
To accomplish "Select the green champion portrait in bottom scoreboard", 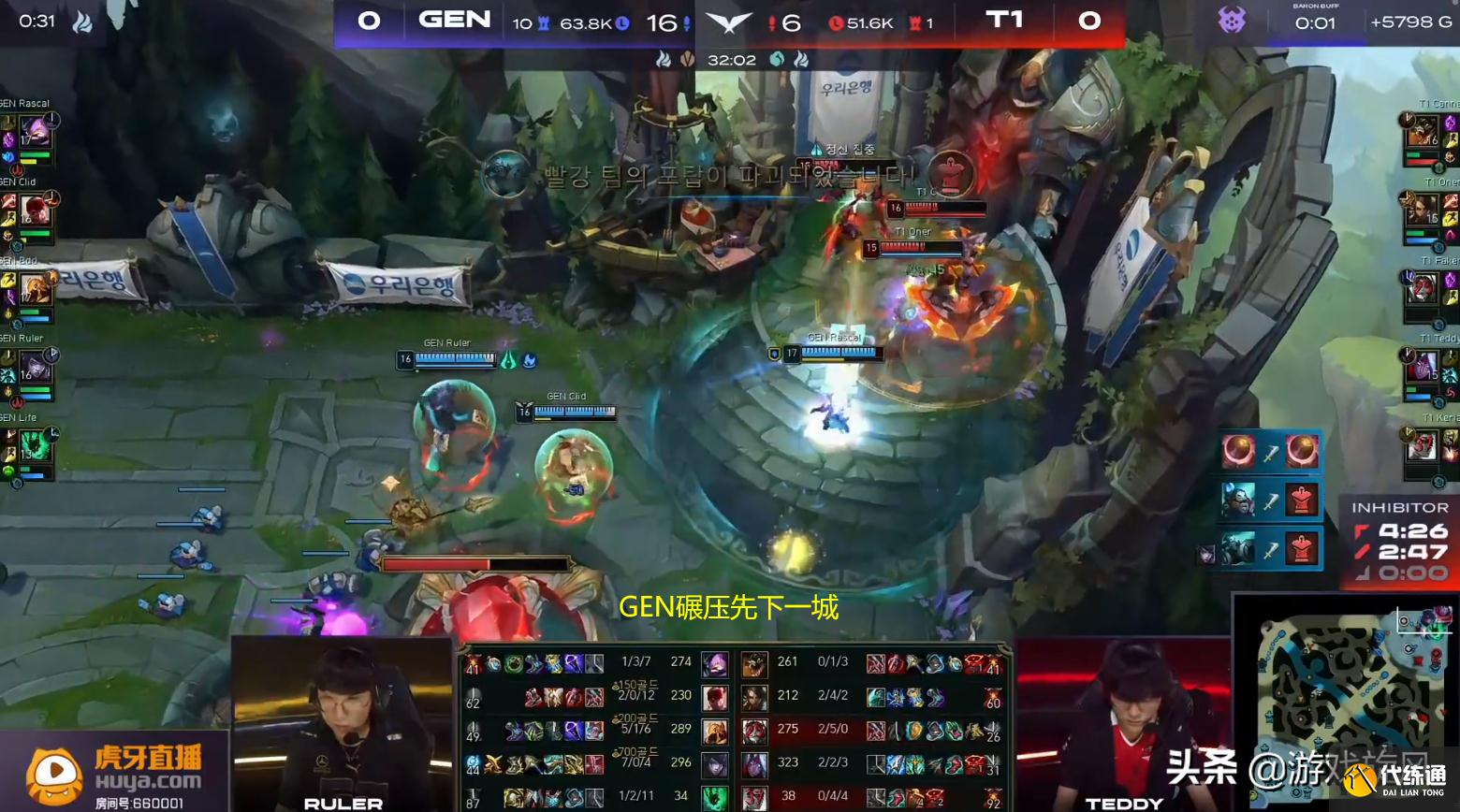I will [715, 797].
